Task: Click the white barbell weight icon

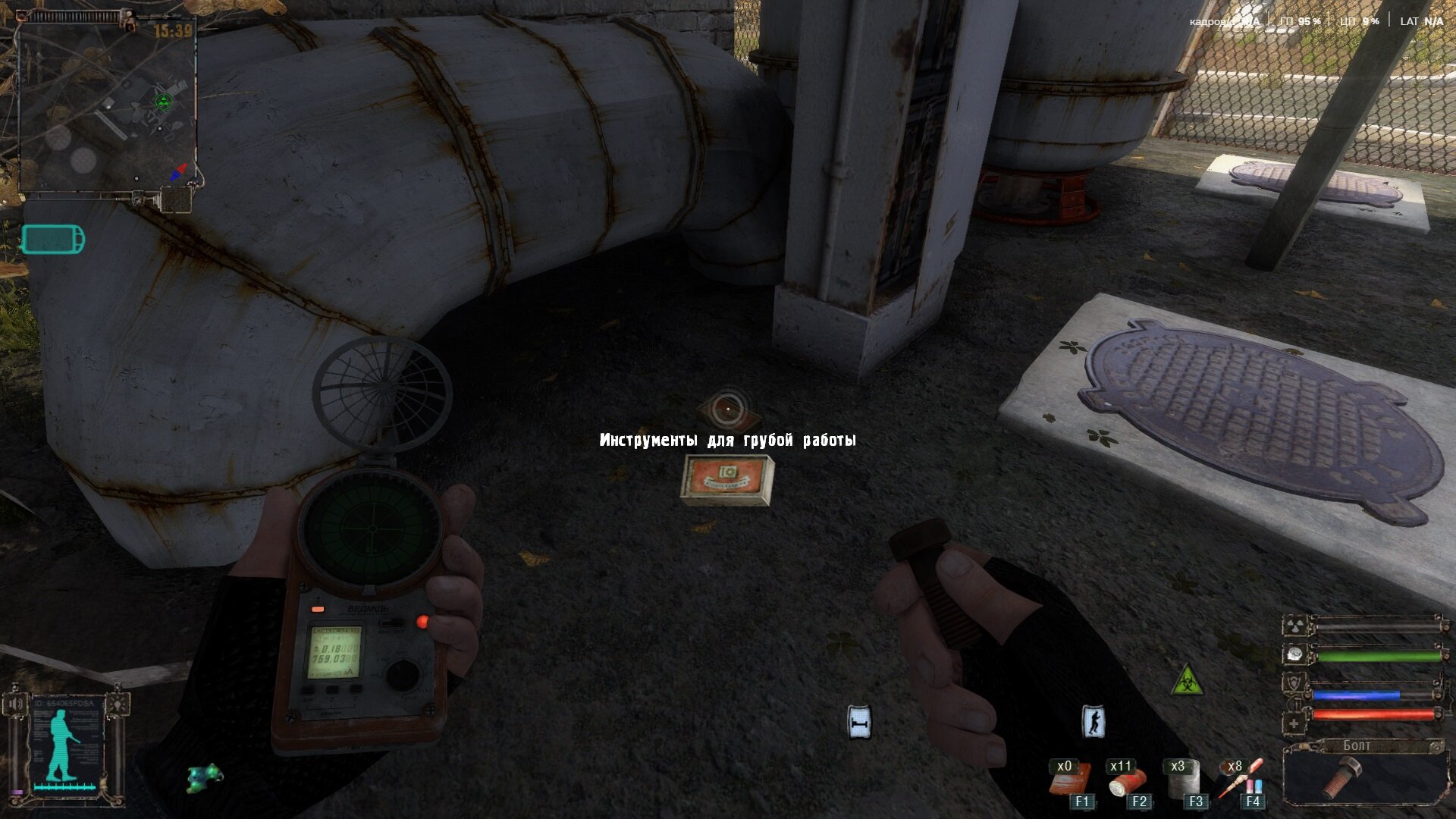Action: (858, 723)
